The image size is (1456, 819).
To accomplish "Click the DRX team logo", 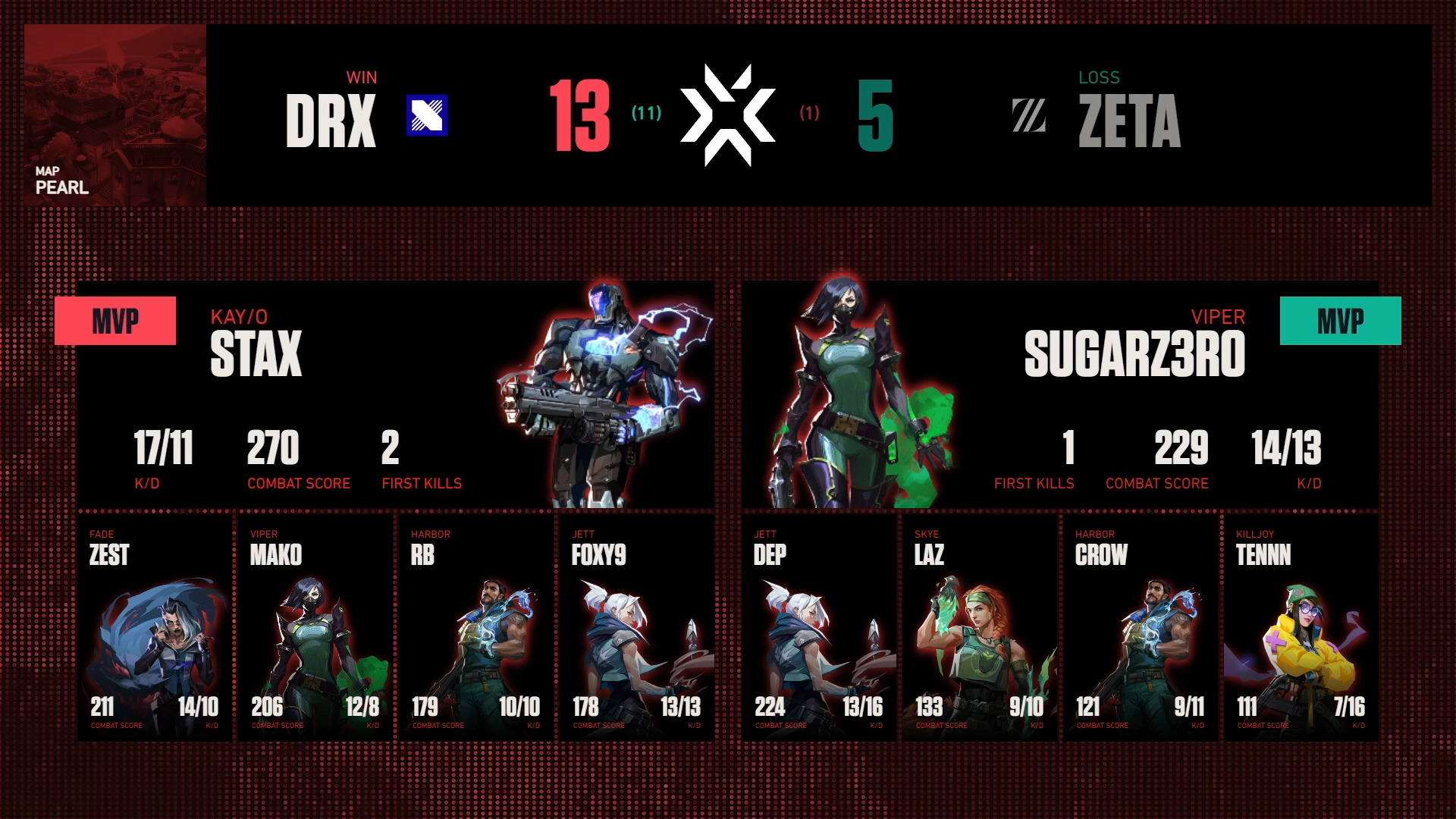I will pyautogui.click(x=427, y=115).
